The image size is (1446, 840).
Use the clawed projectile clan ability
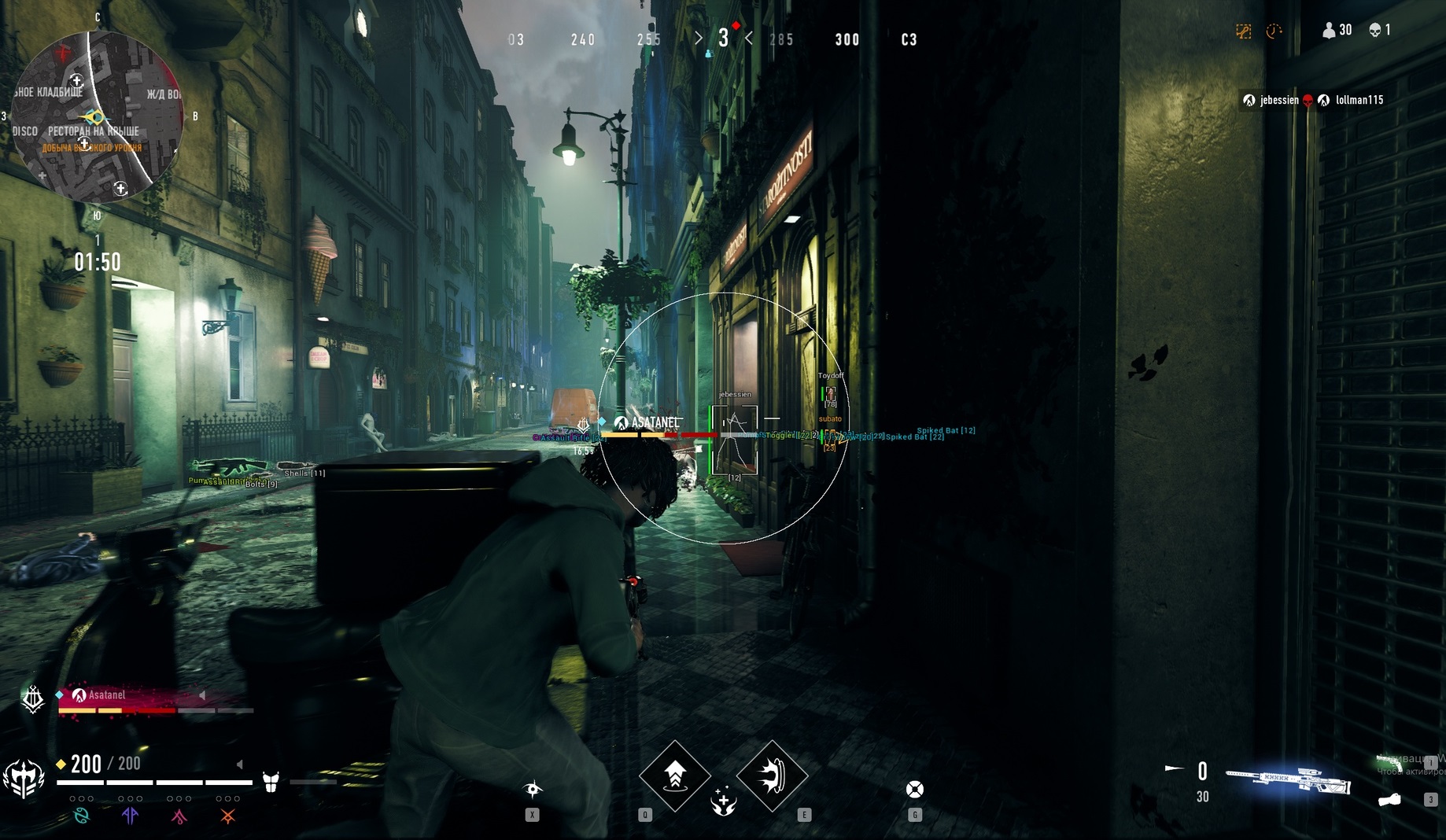click(772, 776)
